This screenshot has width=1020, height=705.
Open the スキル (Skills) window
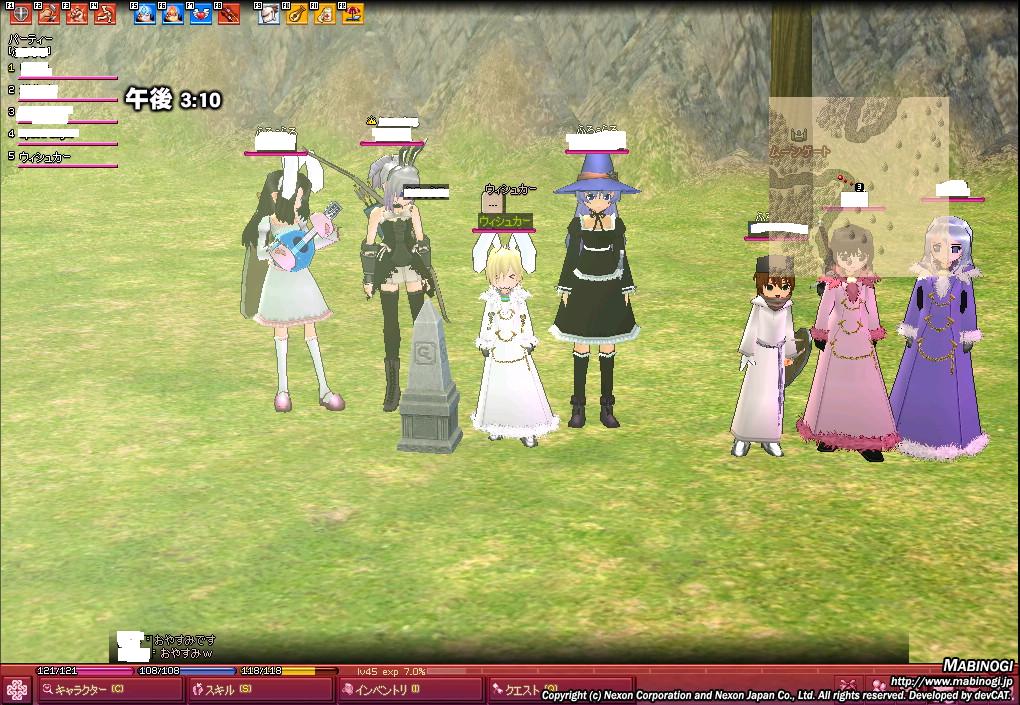point(259,689)
